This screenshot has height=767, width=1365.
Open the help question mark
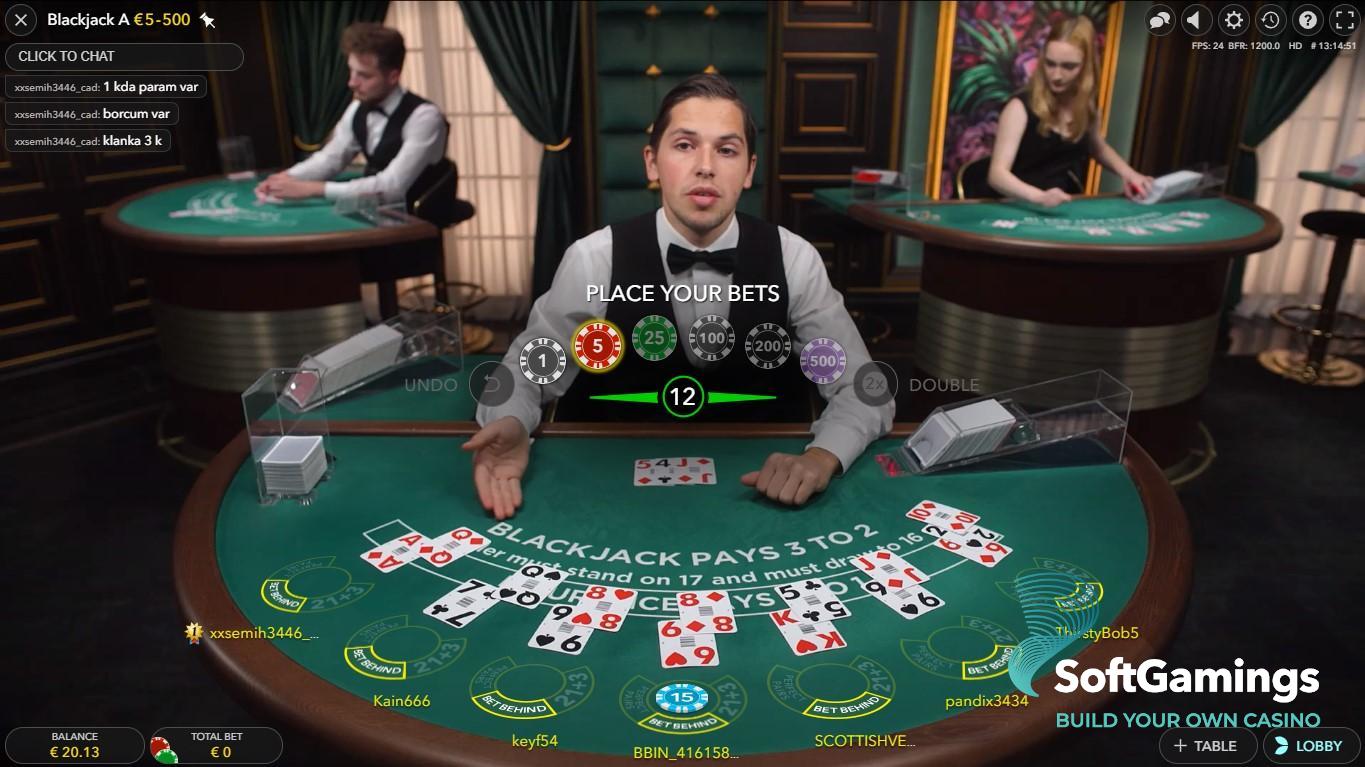coord(1307,20)
